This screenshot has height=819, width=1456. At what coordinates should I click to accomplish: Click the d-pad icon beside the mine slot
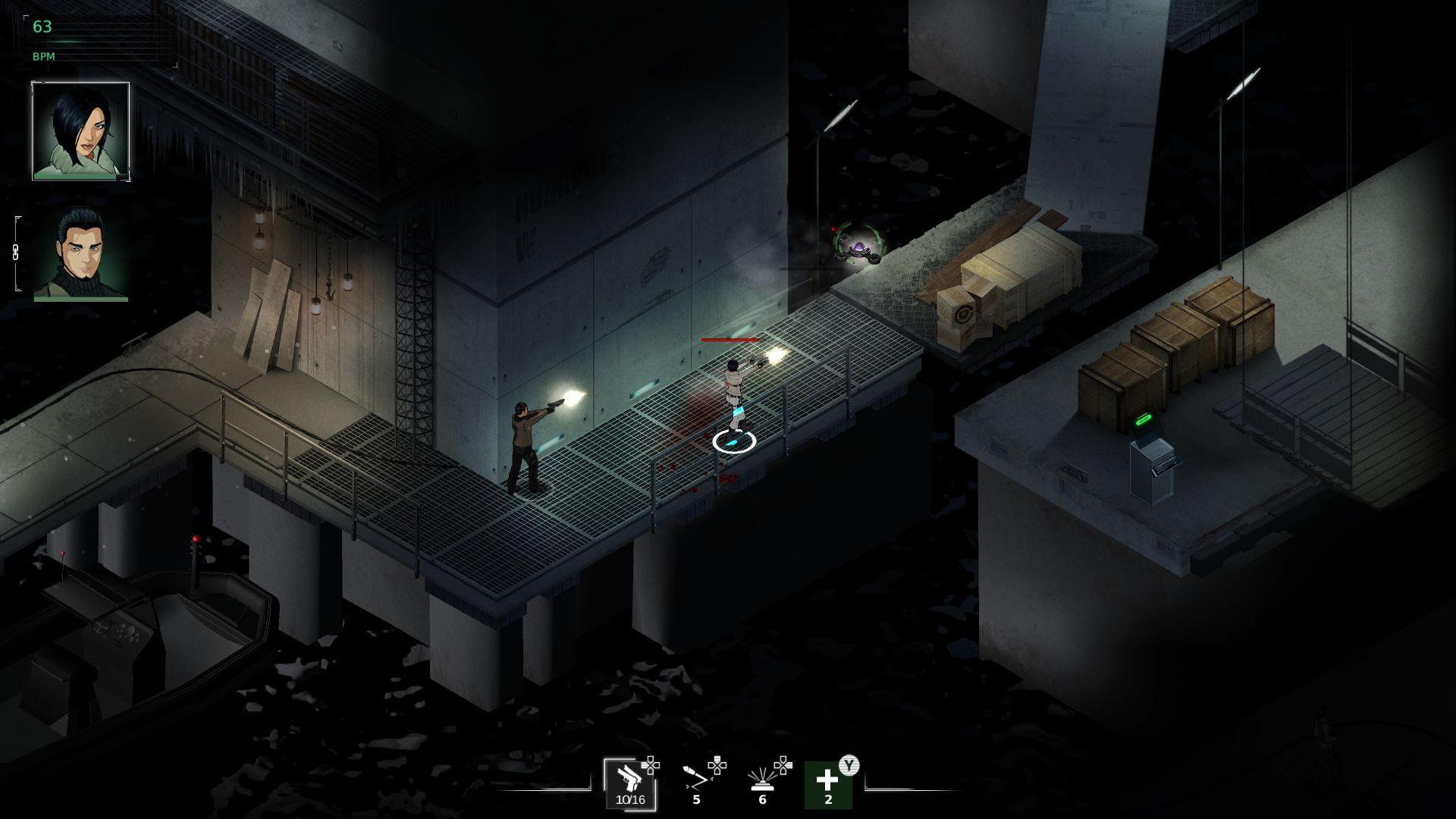coord(783,764)
